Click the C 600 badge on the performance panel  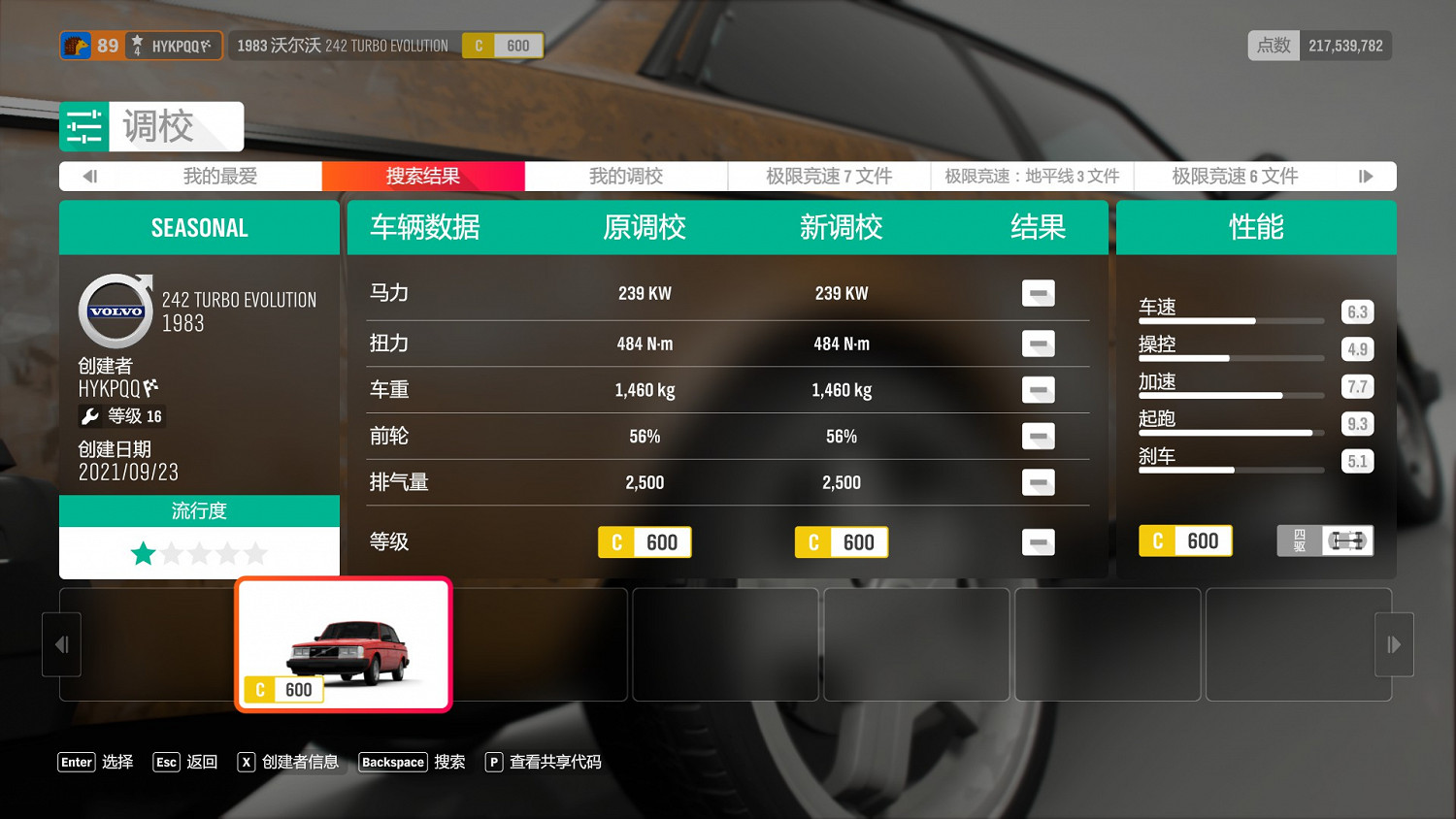[x=1185, y=540]
